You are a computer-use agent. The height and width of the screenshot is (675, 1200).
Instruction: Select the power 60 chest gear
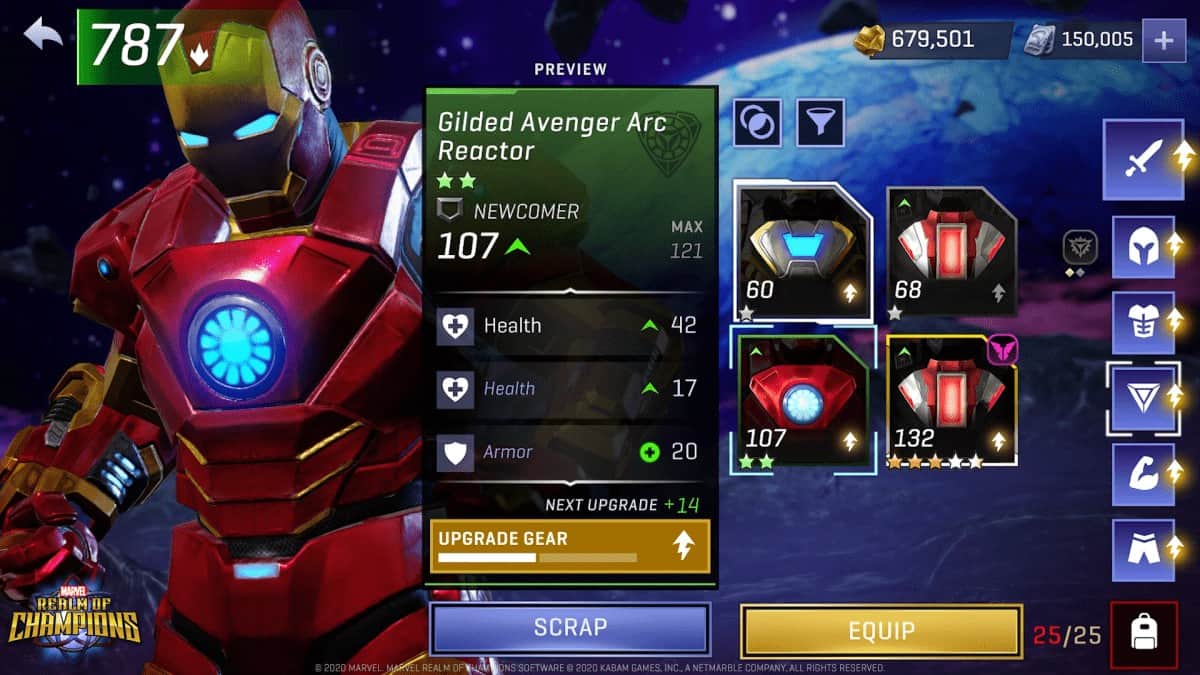tap(803, 252)
